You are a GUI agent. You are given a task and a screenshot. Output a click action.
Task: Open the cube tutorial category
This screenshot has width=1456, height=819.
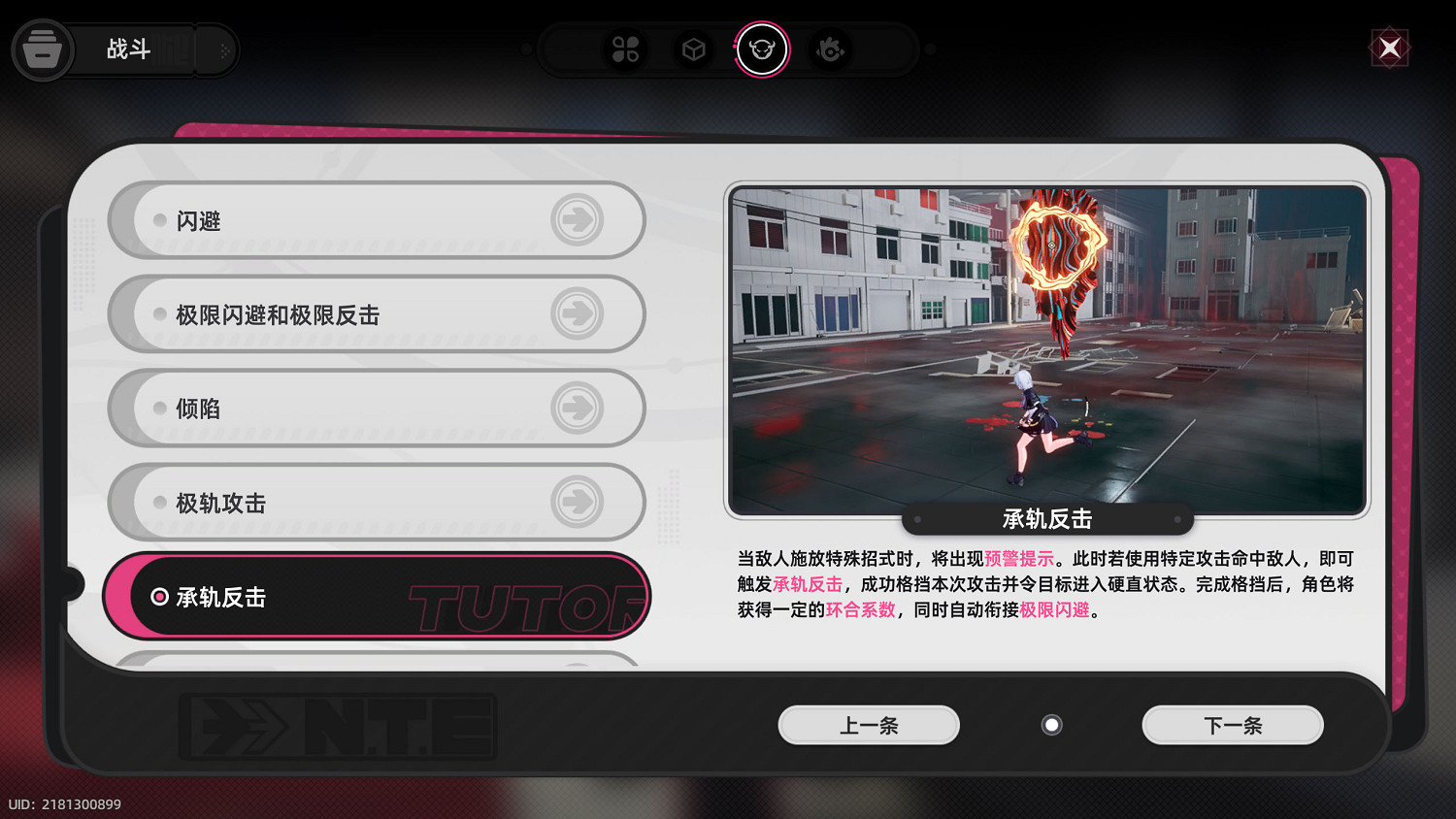(x=693, y=49)
